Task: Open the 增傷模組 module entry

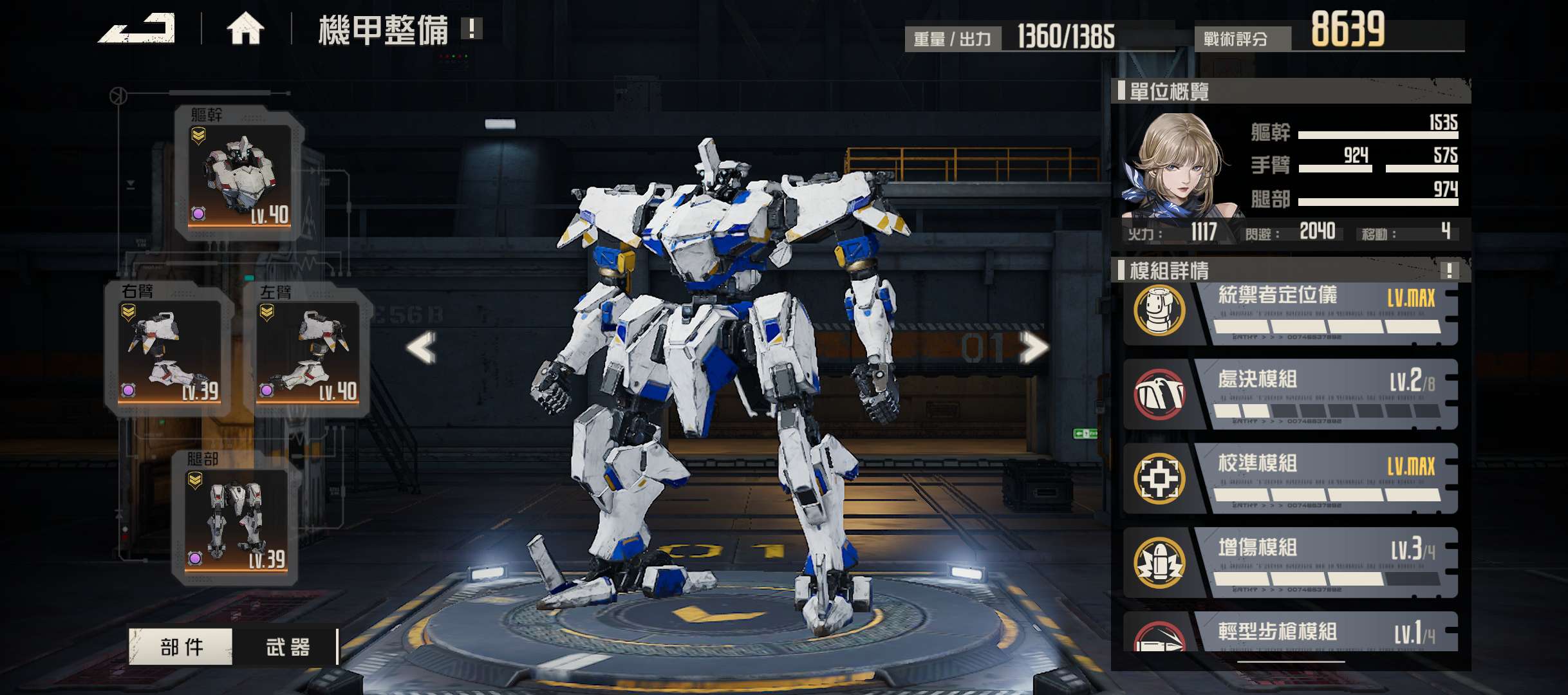Action: pyautogui.click(x=1290, y=562)
